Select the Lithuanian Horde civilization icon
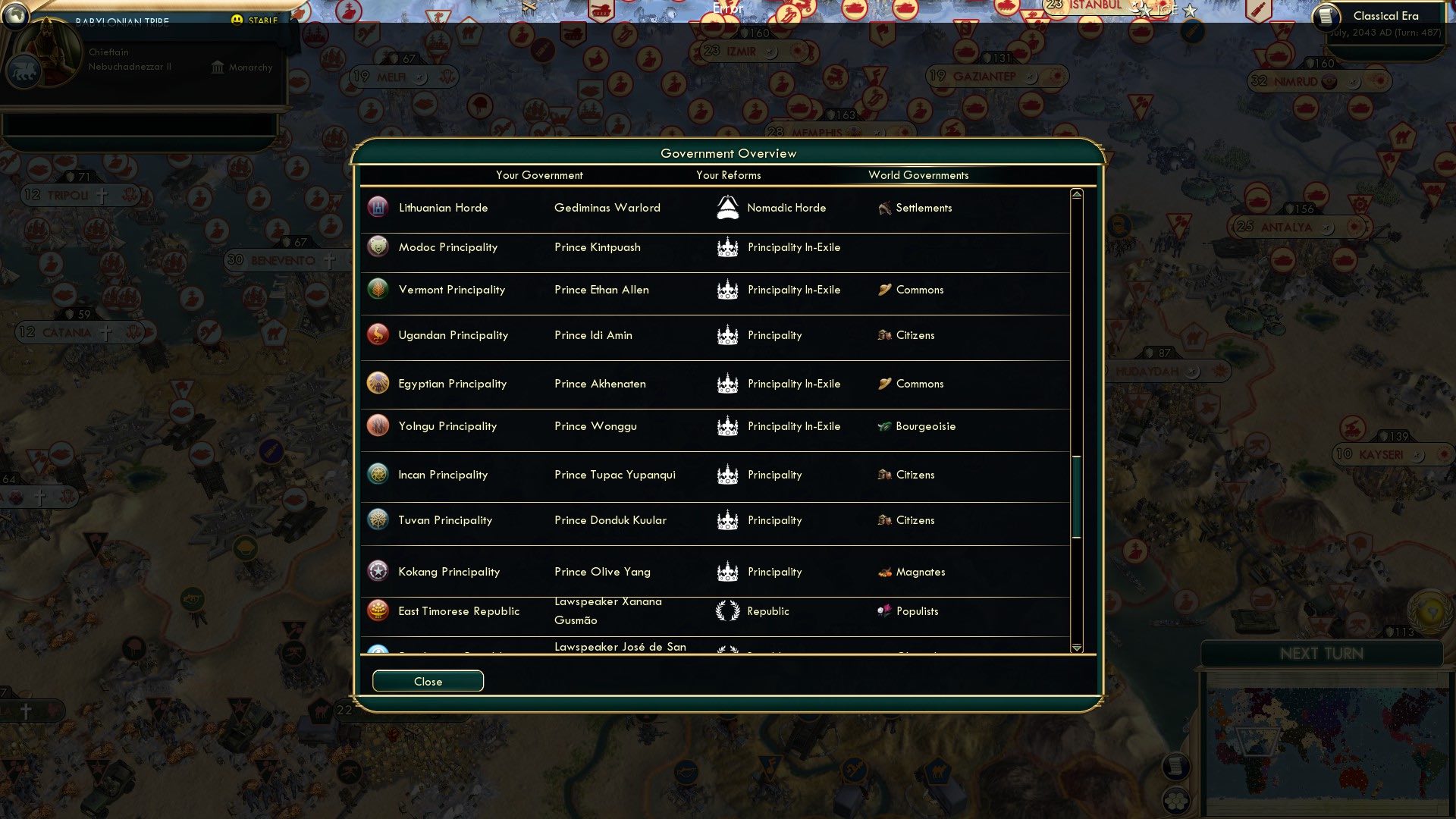This screenshot has width=1456, height=819. tap(377, 206)
